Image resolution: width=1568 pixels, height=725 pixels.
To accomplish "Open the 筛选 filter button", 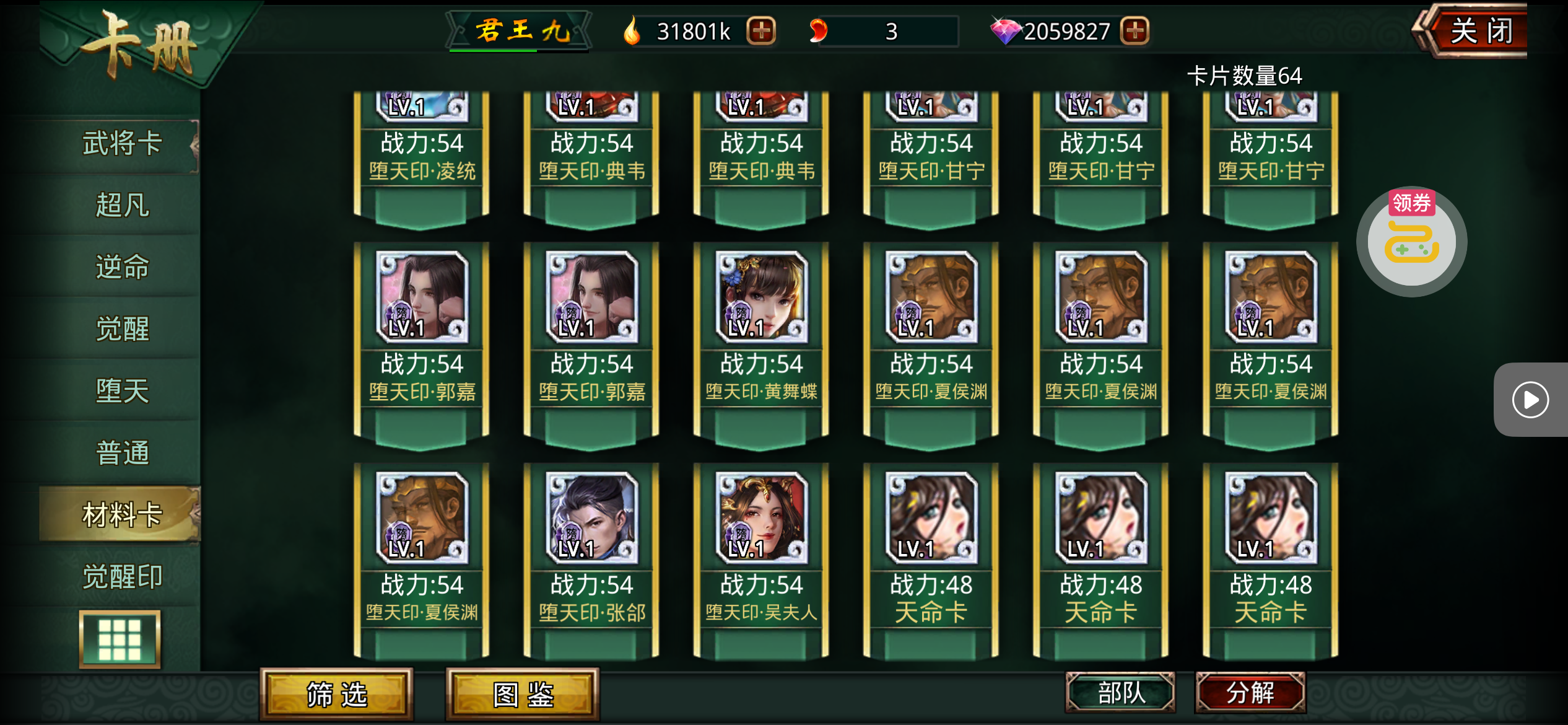I will tap(336, 694).
